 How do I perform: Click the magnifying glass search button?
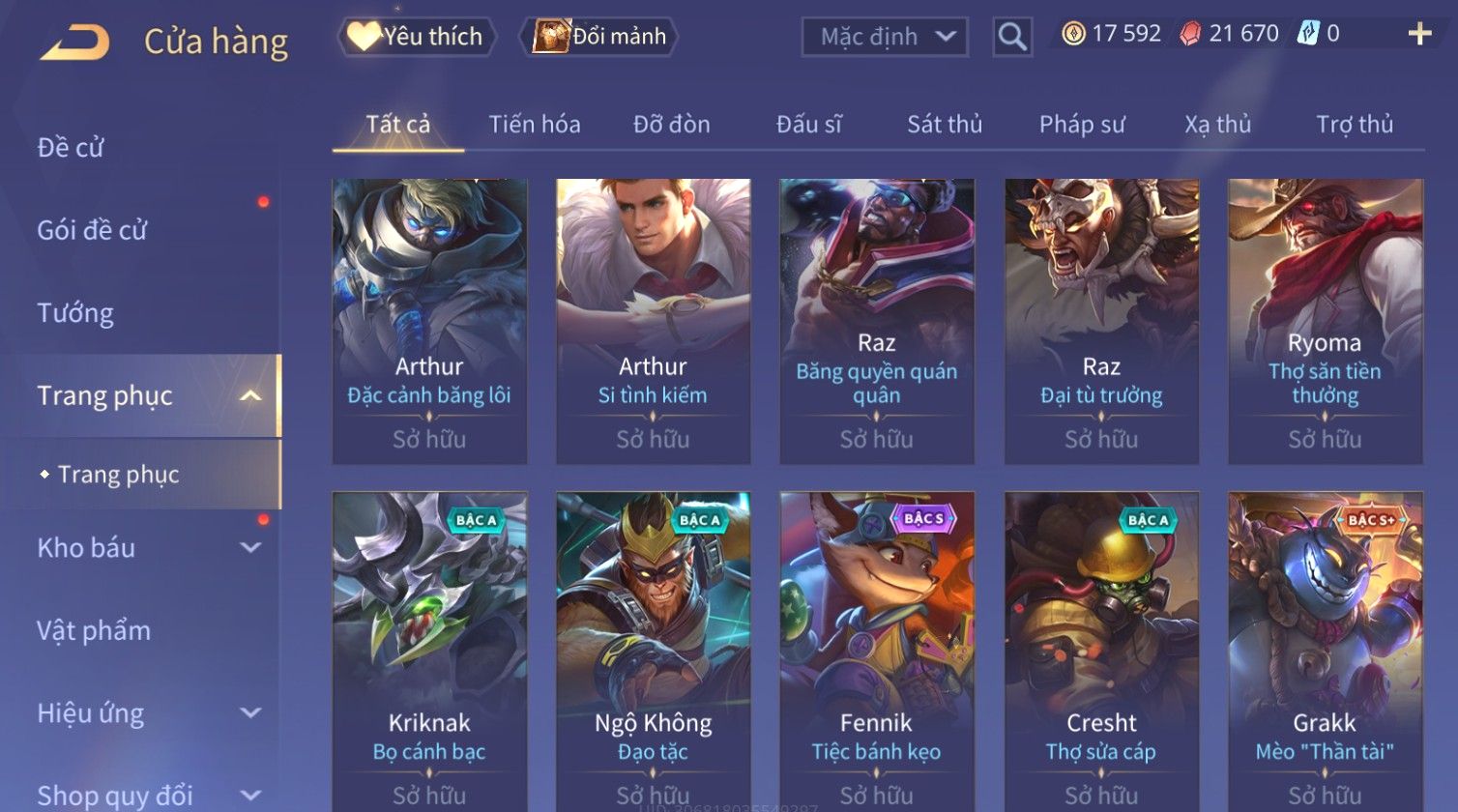coord(1012,38)
